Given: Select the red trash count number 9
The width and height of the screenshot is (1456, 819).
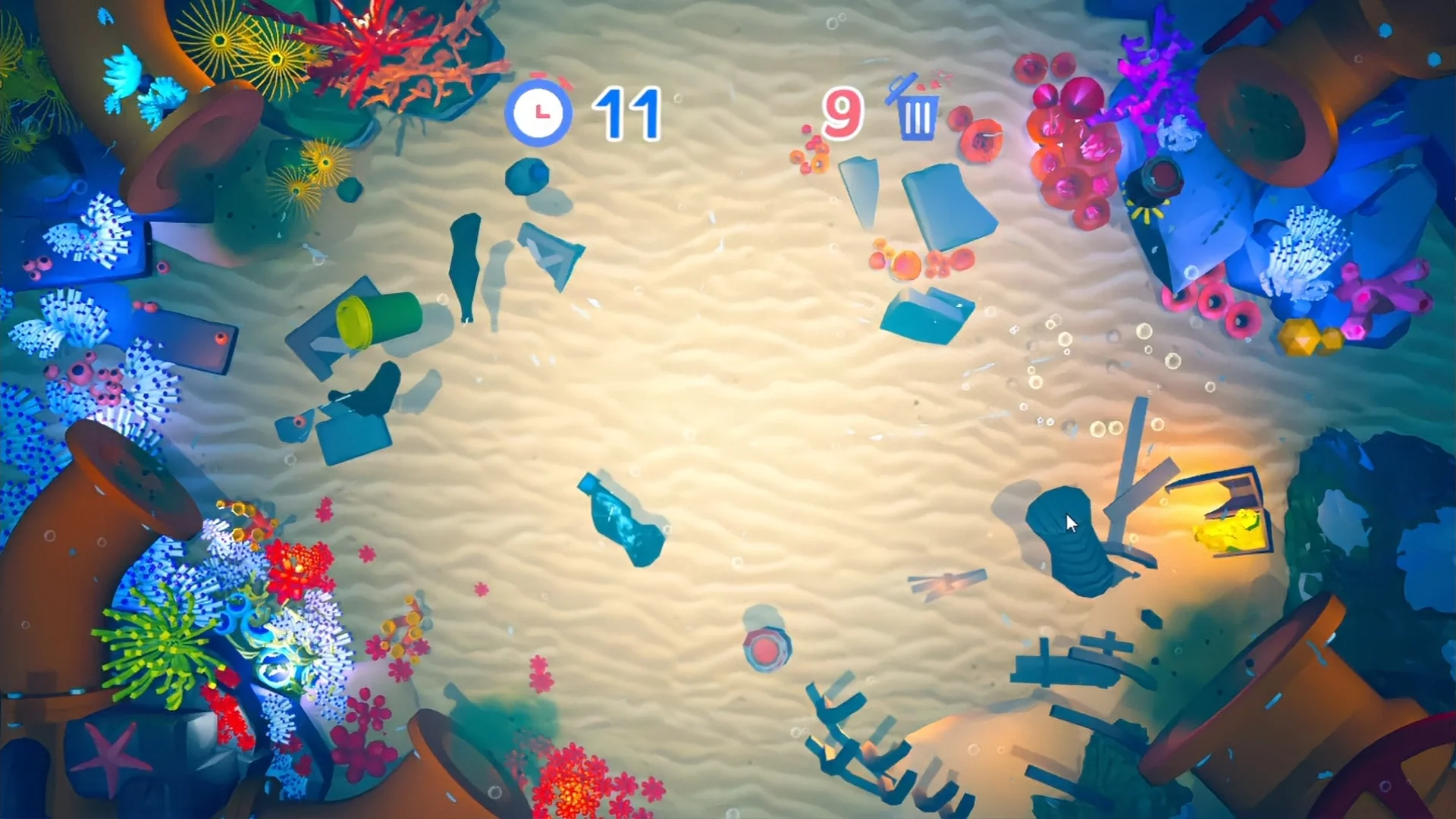Looking at the screenshot, I should pos(842,112).
